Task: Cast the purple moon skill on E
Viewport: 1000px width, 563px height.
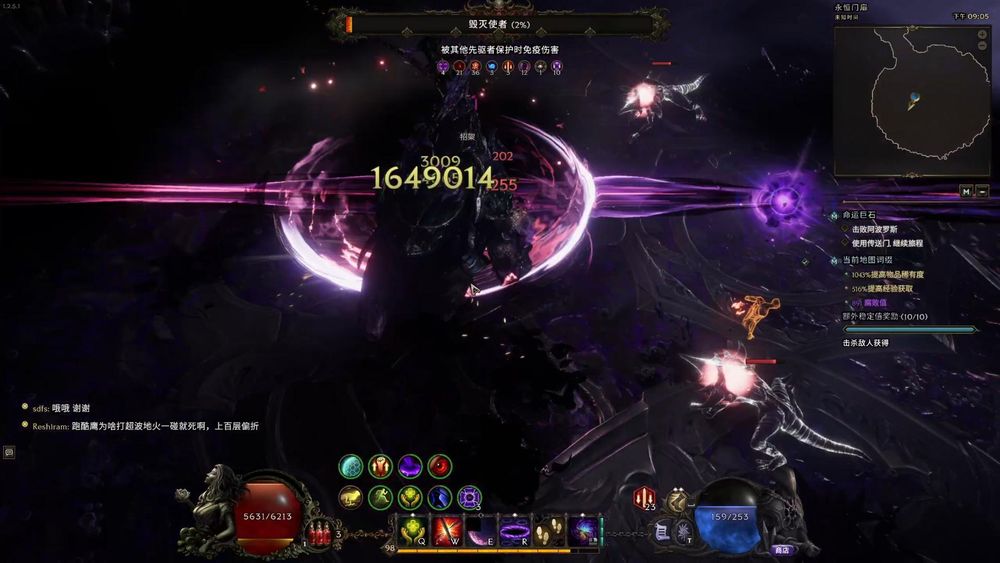Action: [x=480, y=530]
